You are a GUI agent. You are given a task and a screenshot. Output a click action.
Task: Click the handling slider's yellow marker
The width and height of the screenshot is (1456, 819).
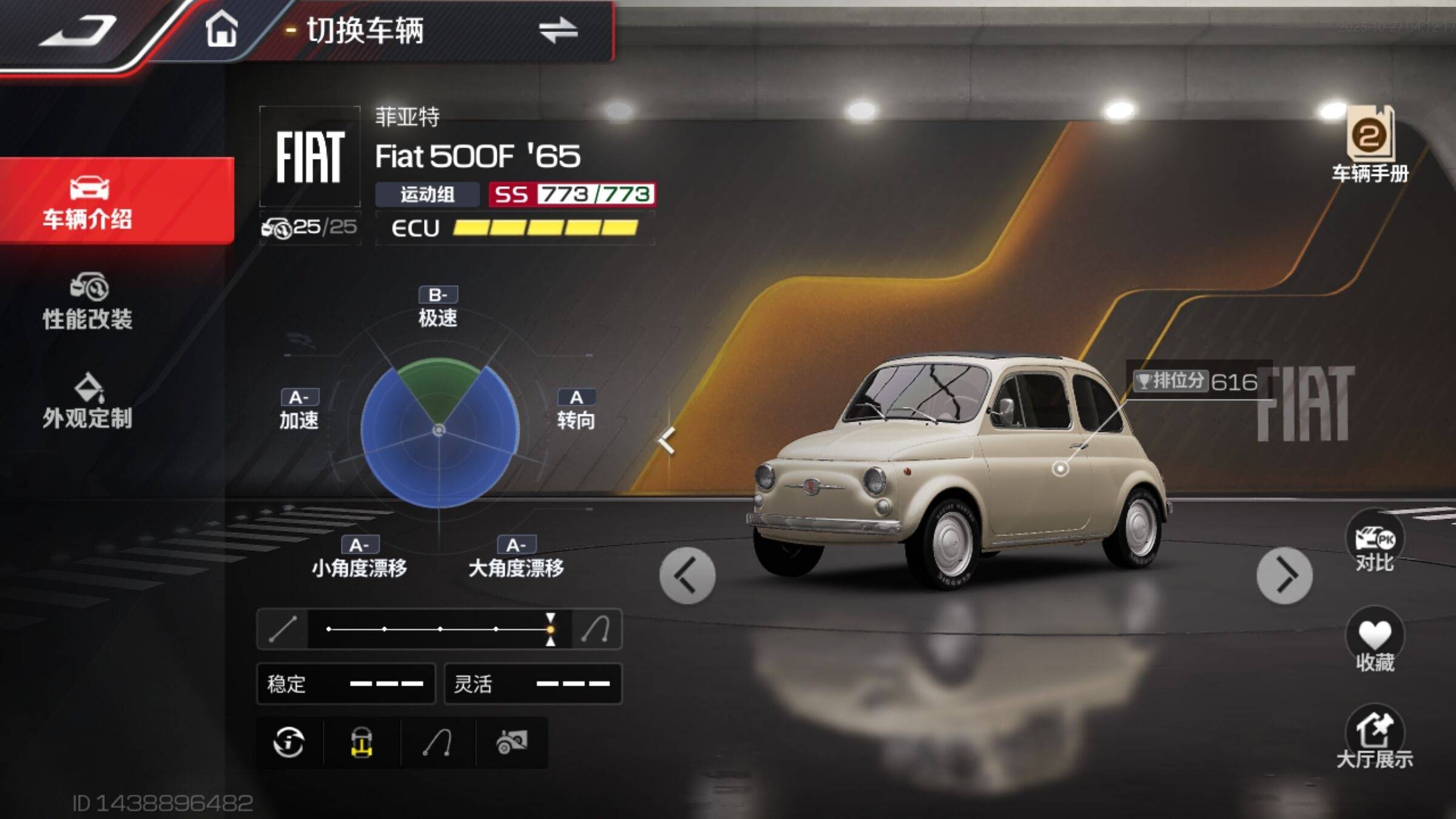(x=550, y=629)
